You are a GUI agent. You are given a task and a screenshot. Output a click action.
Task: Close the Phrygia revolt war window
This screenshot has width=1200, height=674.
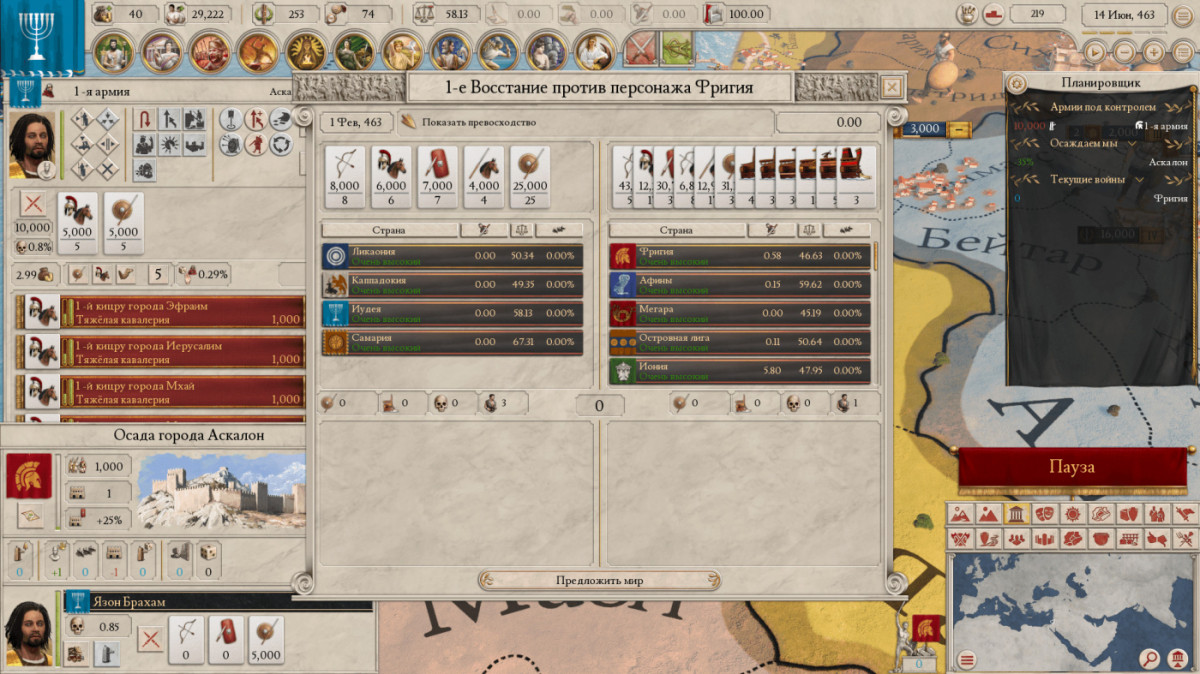(892, 87)
